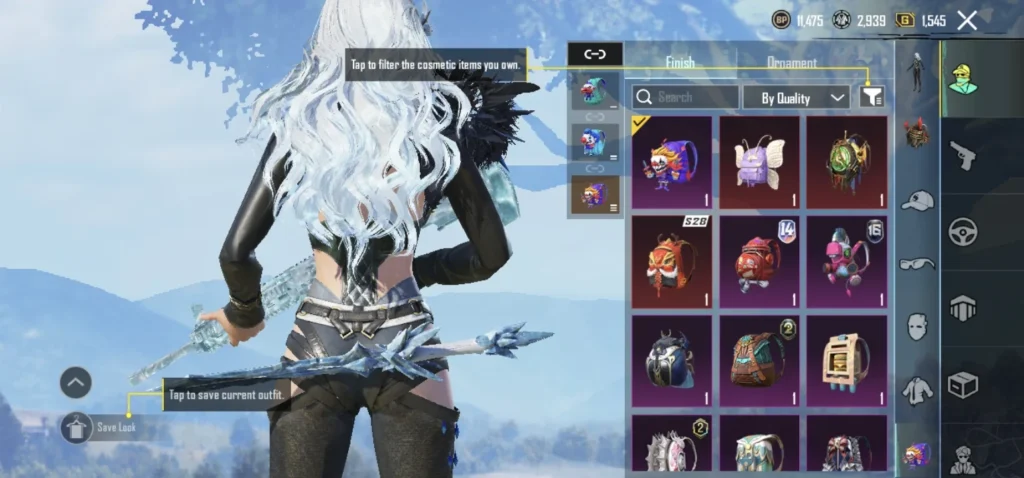Switch to the Finish tab
1024x478 pixels.
point(680,62)
